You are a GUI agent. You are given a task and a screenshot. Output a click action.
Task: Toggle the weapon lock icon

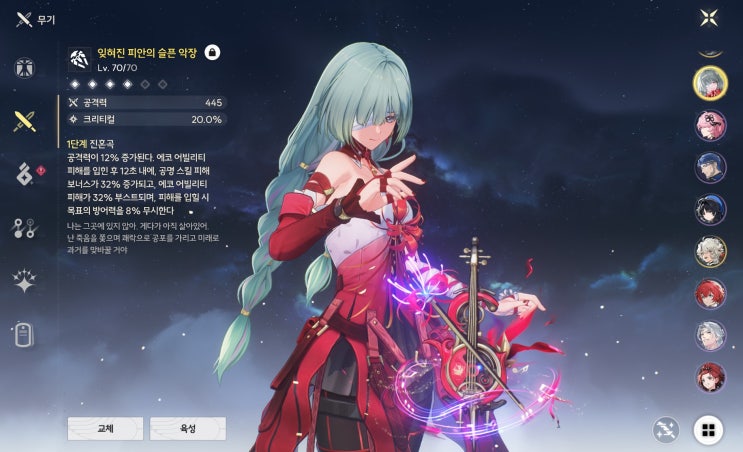point(212,52)
